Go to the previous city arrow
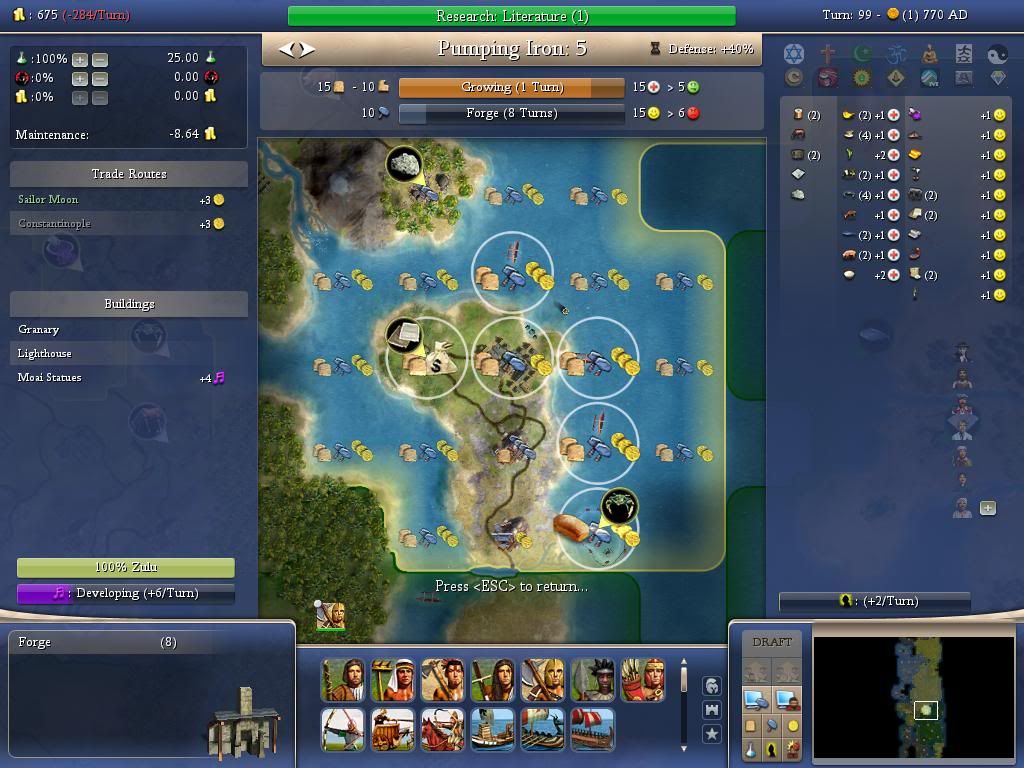This screenshot has width=1024, height=768. click(x=287, y=48)
